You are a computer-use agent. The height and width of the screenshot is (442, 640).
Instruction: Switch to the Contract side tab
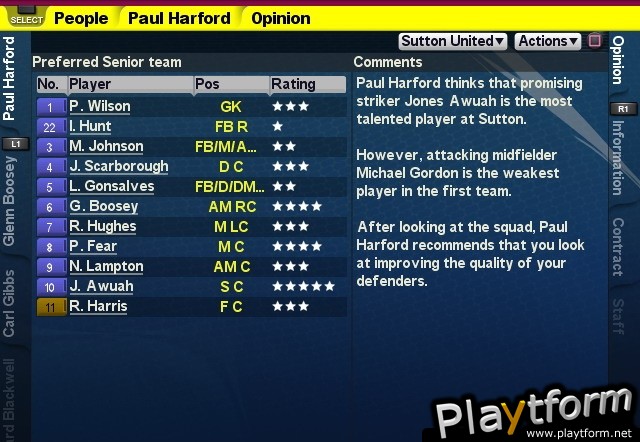(619, 245)
